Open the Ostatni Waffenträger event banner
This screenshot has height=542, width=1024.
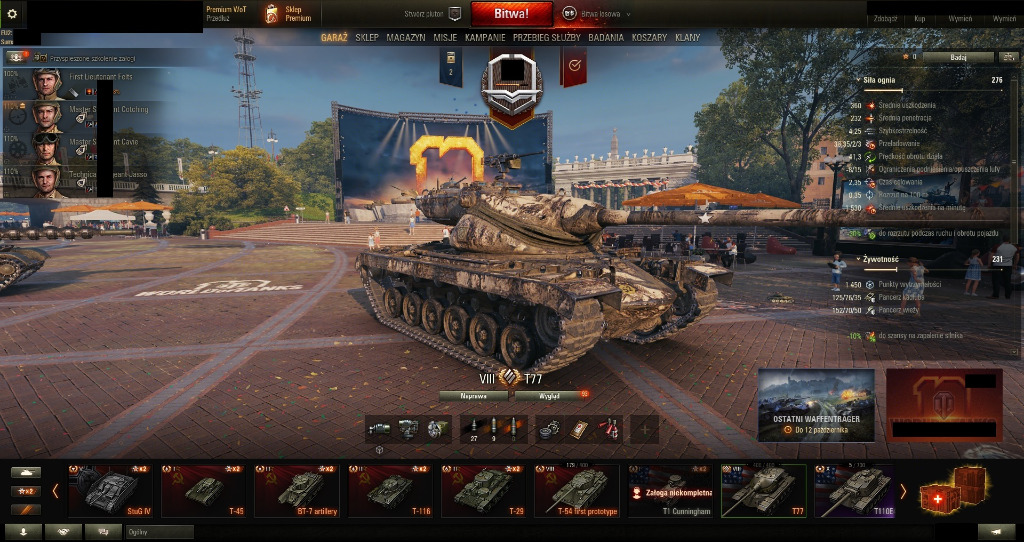pyautogui.click(x=816, y=405)
